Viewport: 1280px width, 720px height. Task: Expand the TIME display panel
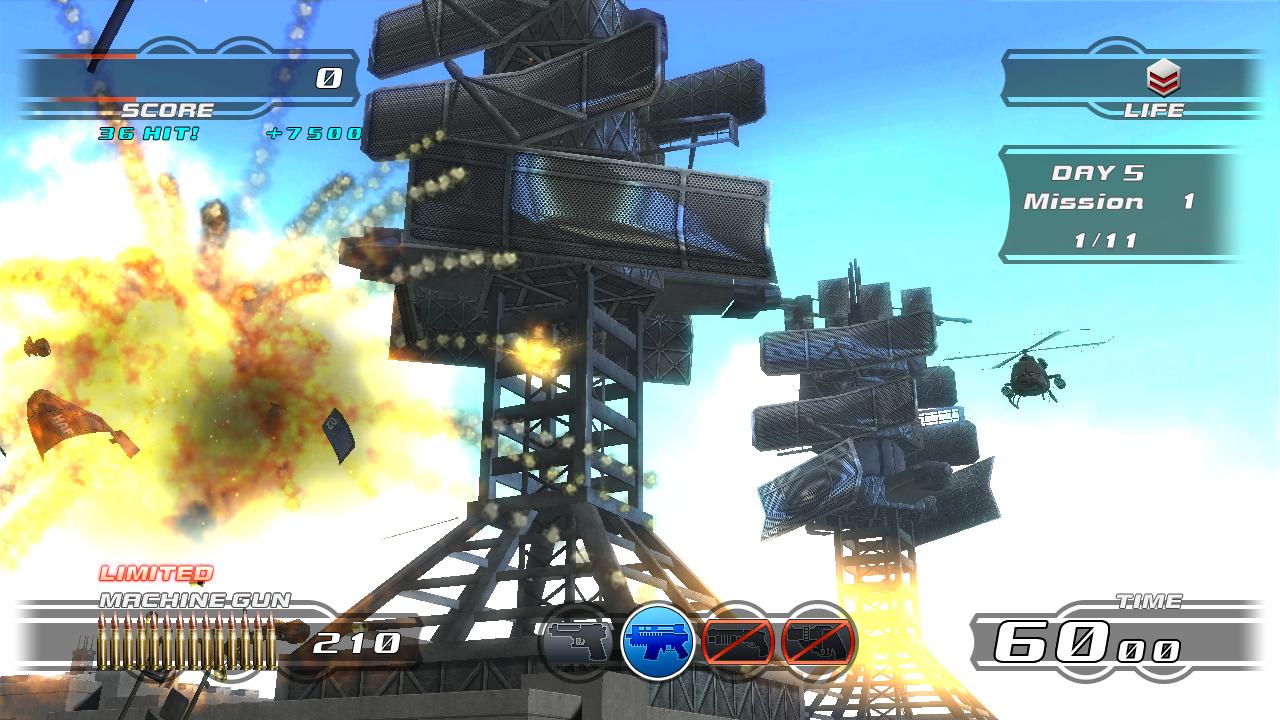click(x=1120, y=640)
